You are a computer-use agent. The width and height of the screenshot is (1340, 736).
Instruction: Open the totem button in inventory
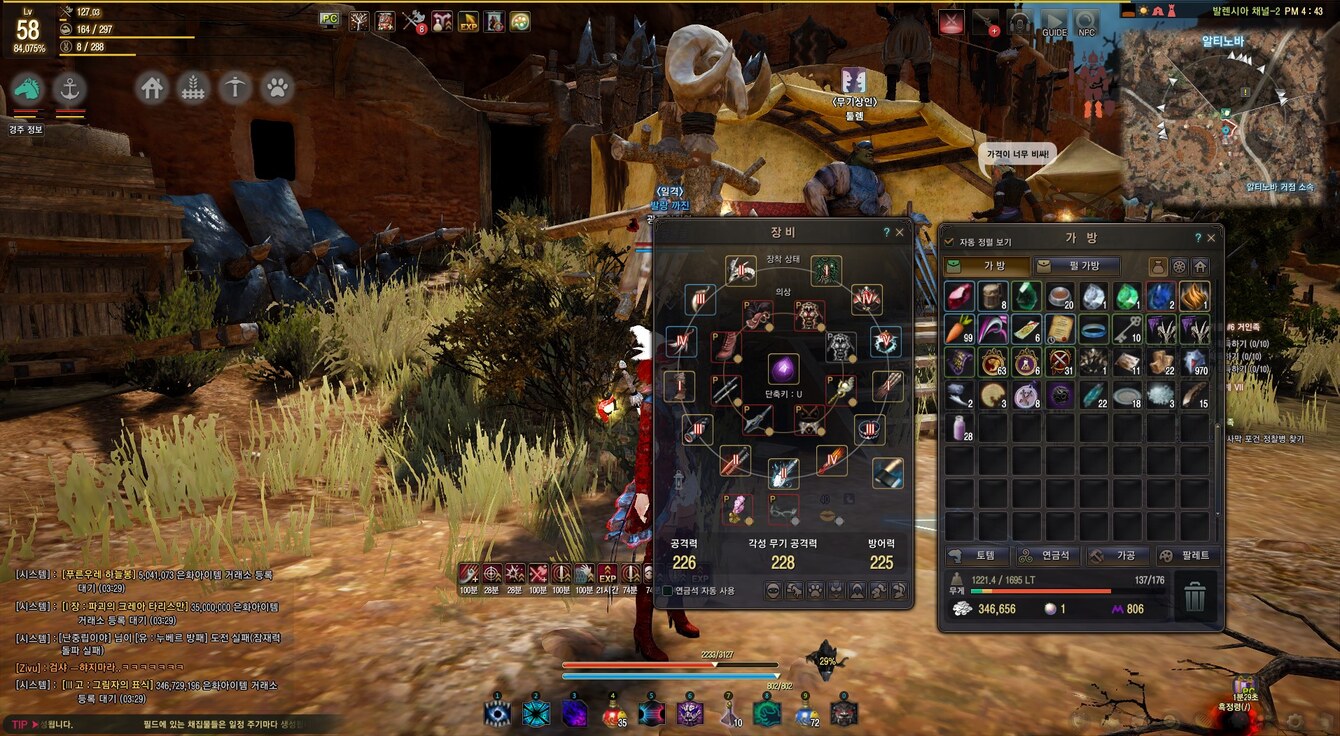pos(975,556)
